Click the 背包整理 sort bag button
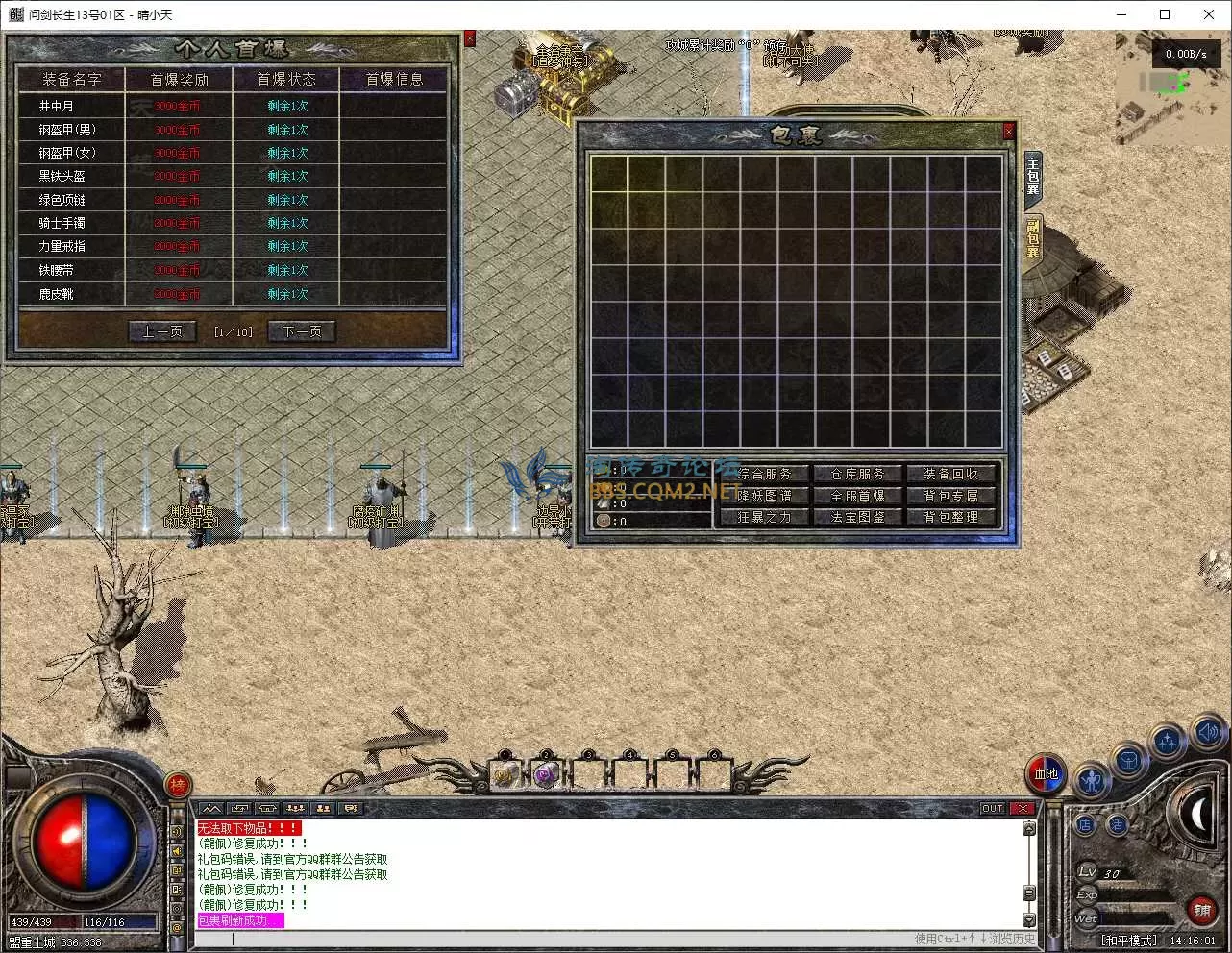Image resolution: width=1232 pixels, height=953 pixels. 950,517
